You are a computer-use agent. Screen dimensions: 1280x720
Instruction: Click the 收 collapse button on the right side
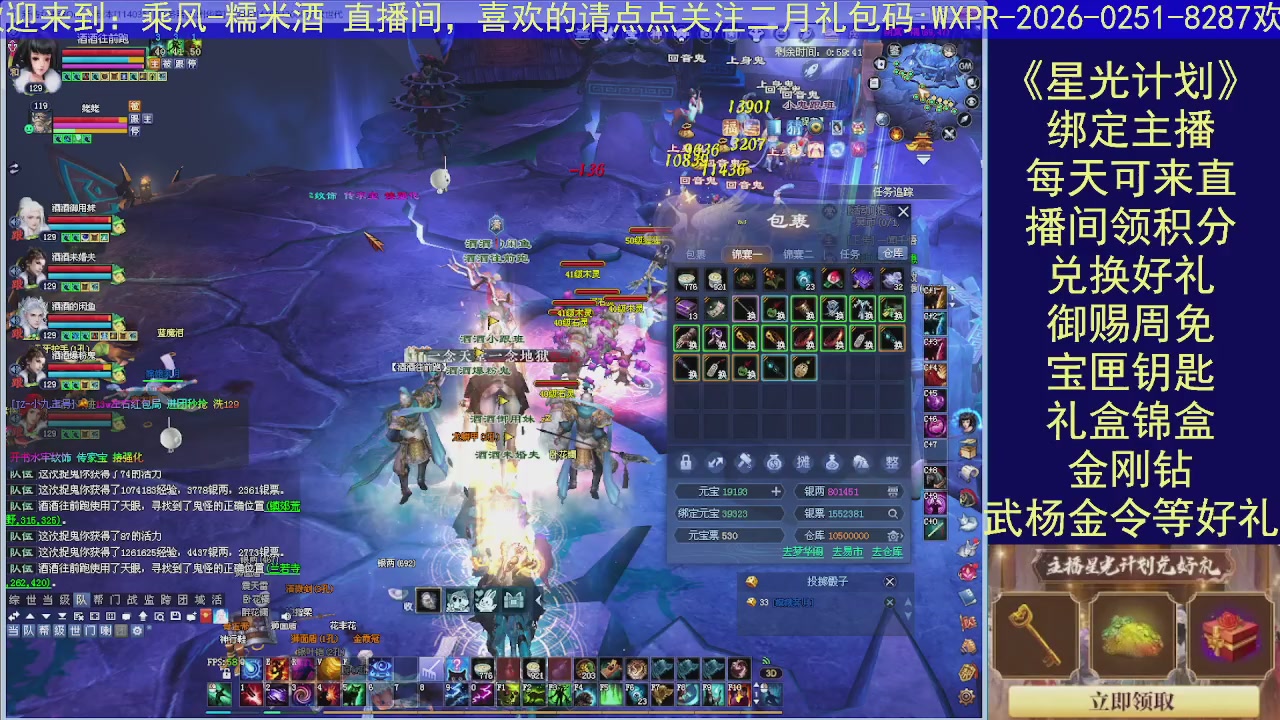[x=409, y=605]
